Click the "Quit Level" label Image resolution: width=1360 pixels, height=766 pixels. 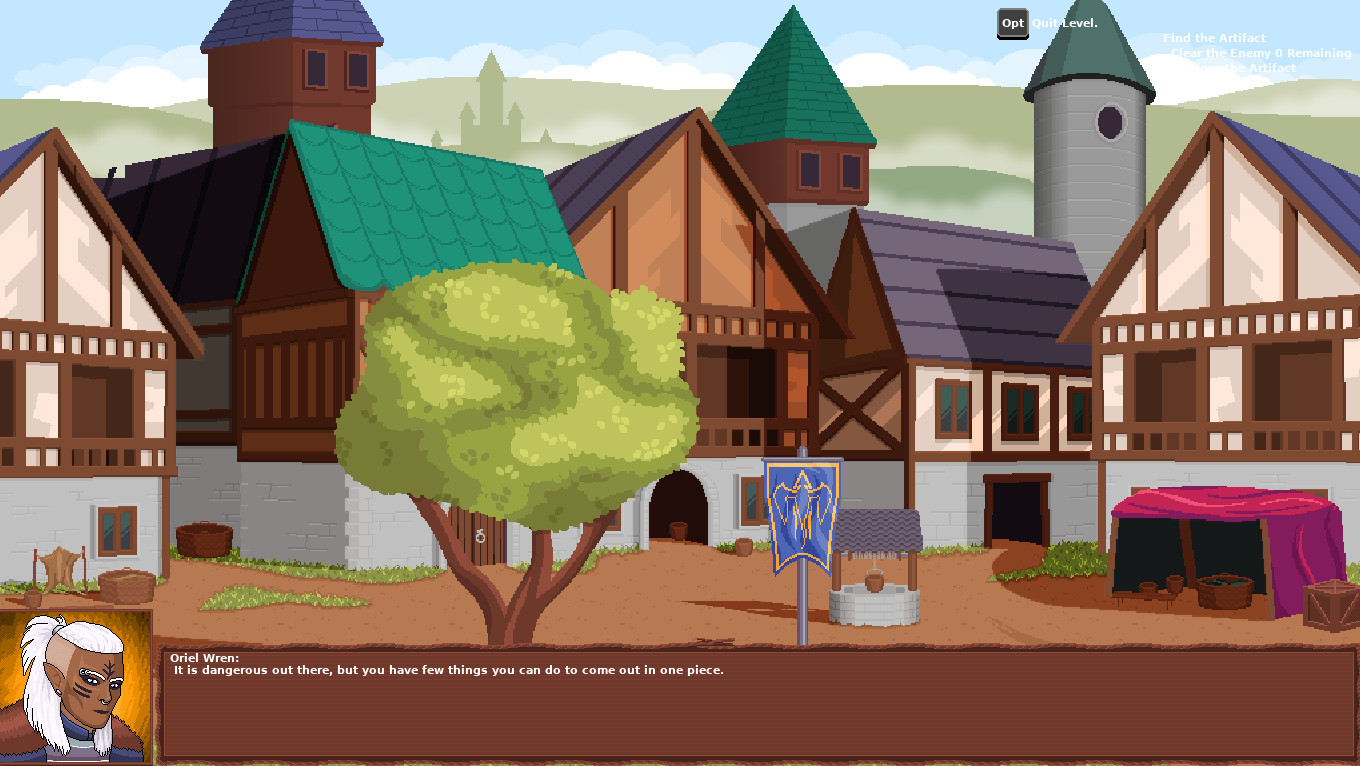click(1063, 22)
